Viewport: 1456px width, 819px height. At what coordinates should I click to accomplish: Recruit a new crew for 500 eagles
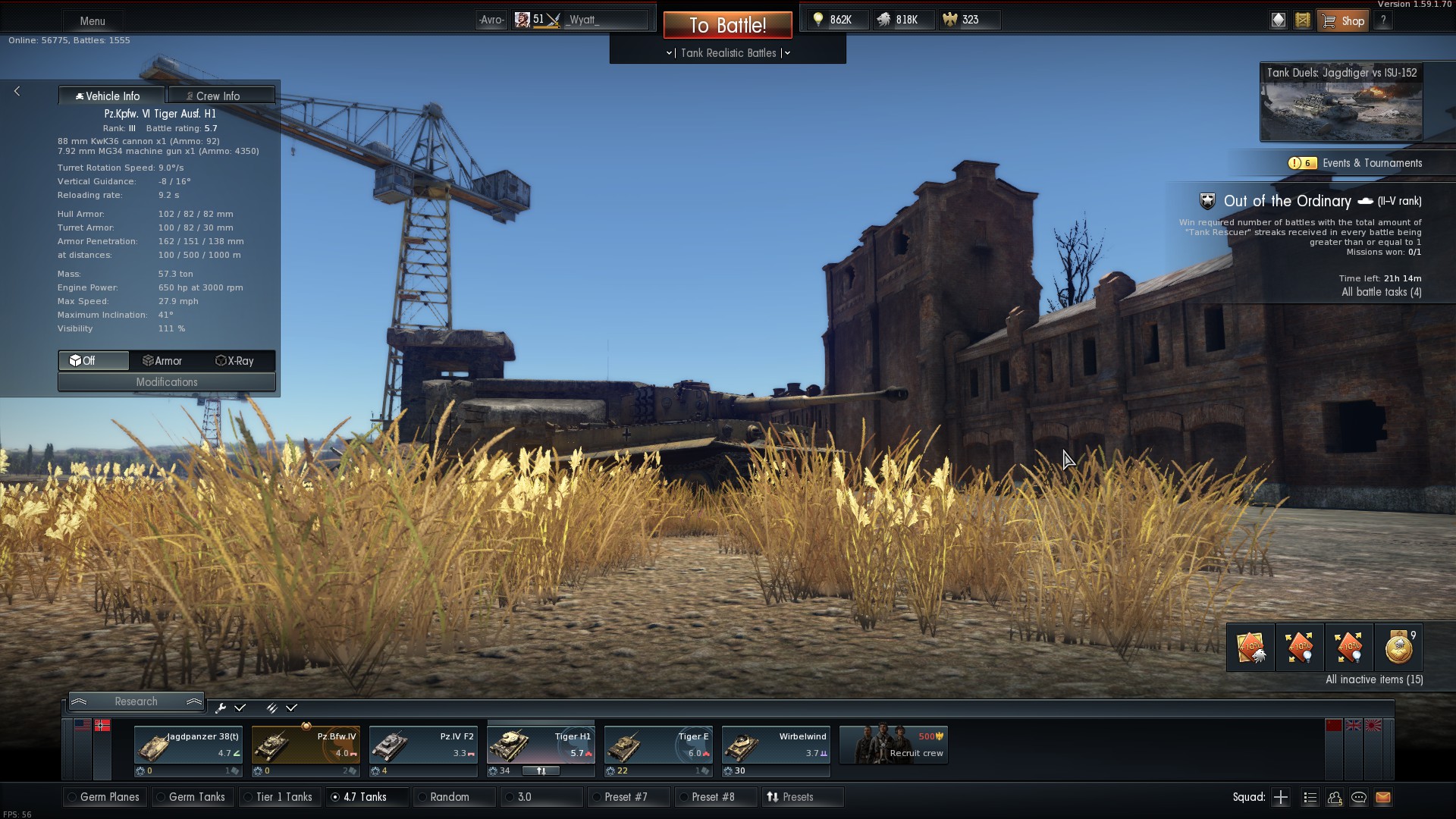893,745
